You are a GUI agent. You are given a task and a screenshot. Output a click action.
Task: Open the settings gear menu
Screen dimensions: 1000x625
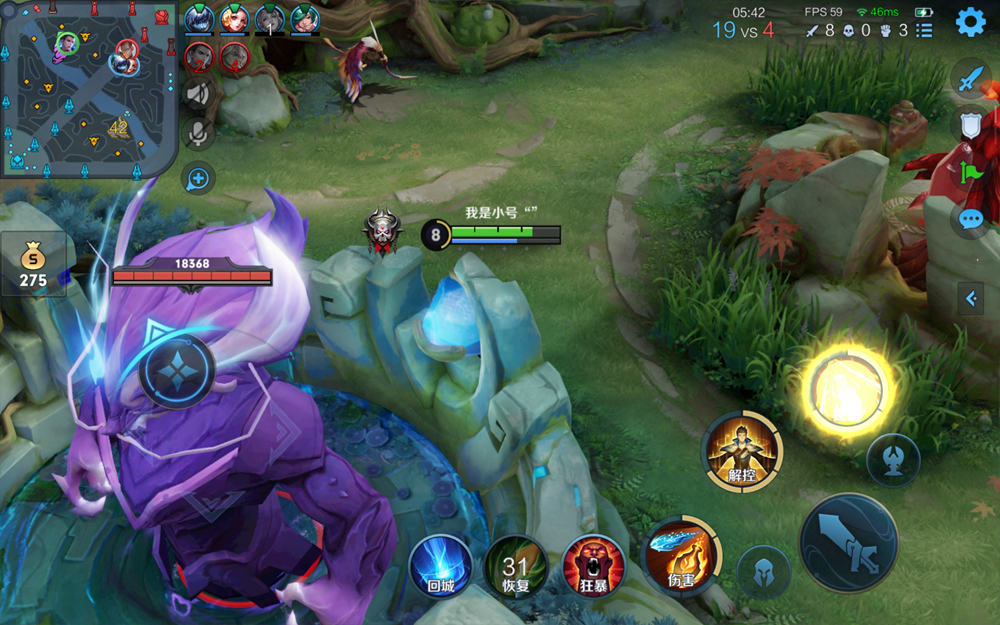[970, 21]
